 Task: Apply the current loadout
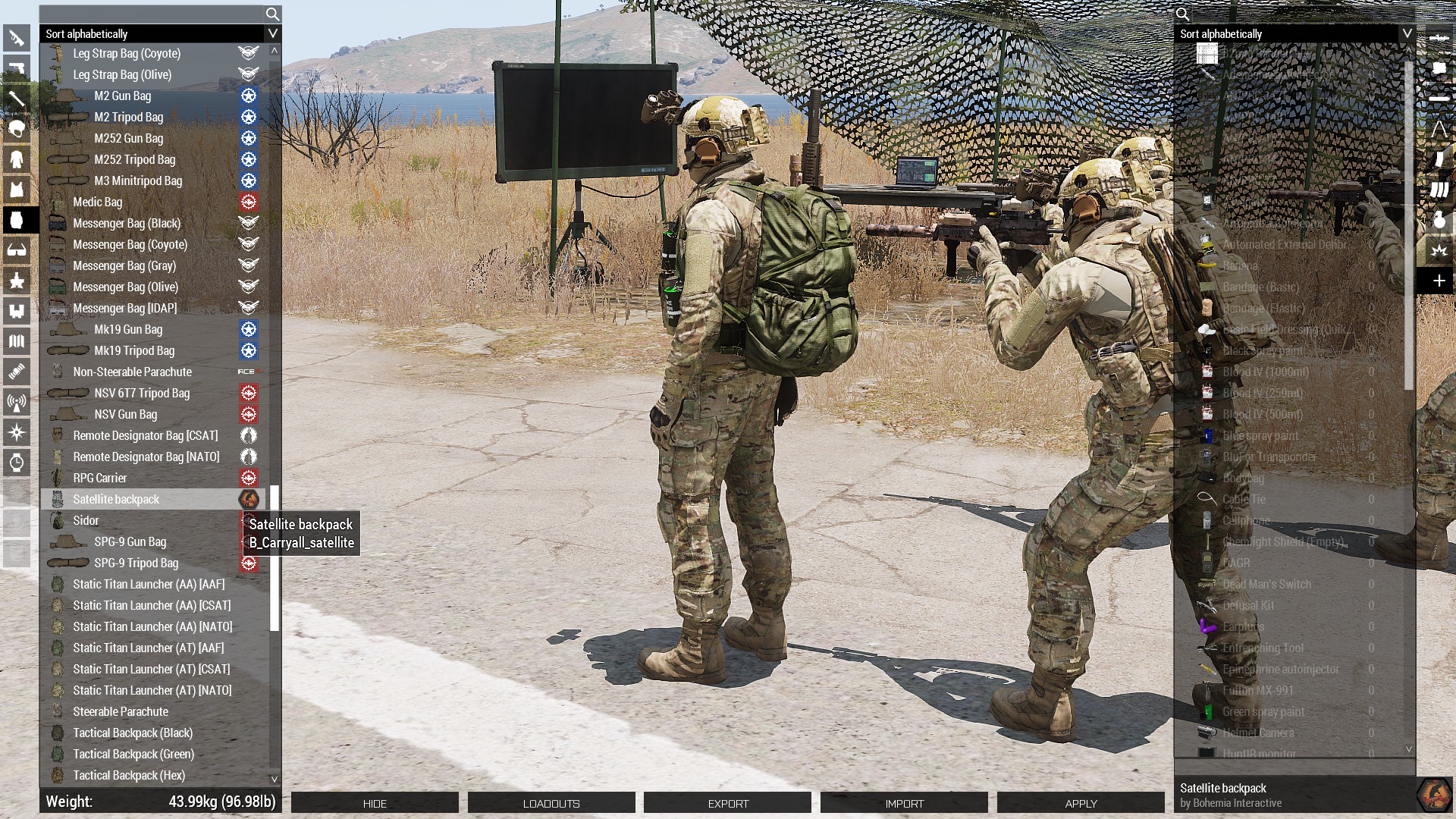pyautogui.click(x=1081, y=803)
